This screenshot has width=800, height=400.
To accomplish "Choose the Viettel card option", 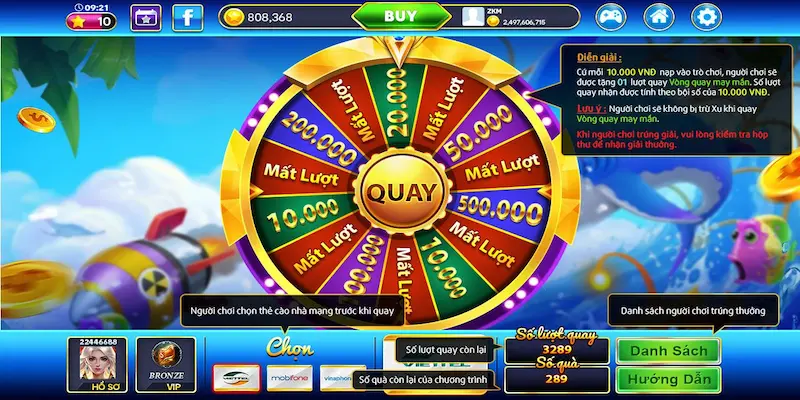I will [237, 378].
